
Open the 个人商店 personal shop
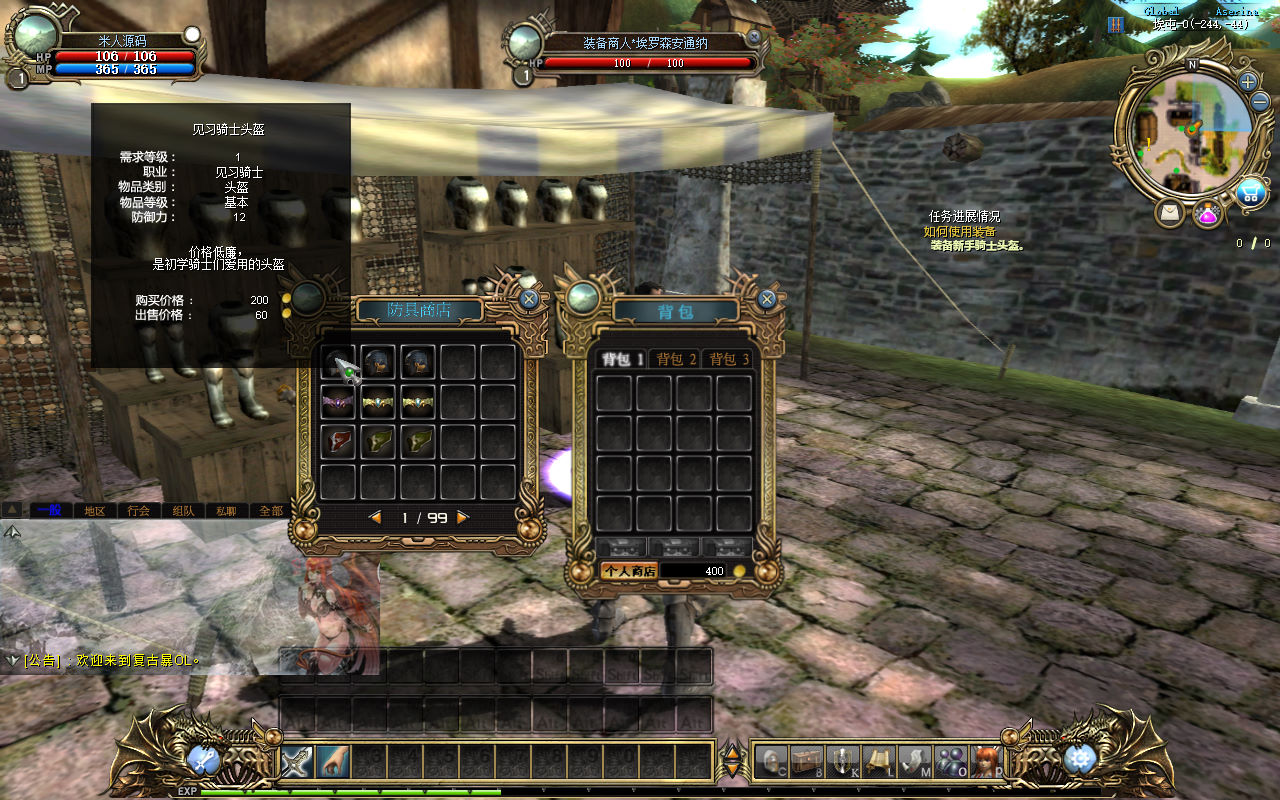pos(628,571)
